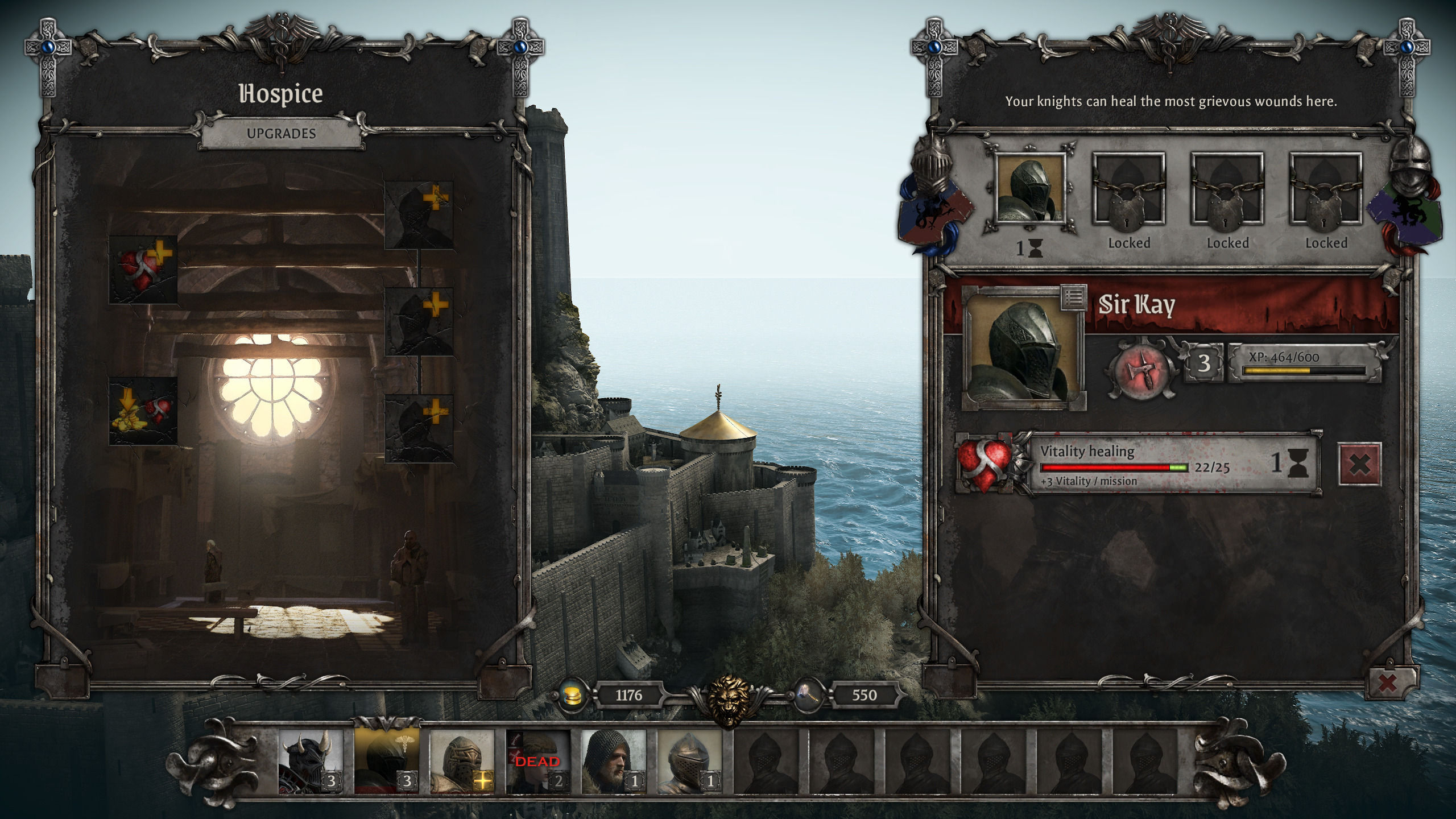Image resolution: width=1456 pixels, height=819 pixels.
Task: Select the horned helmet knight in roster
Action: tap(311, 763)
